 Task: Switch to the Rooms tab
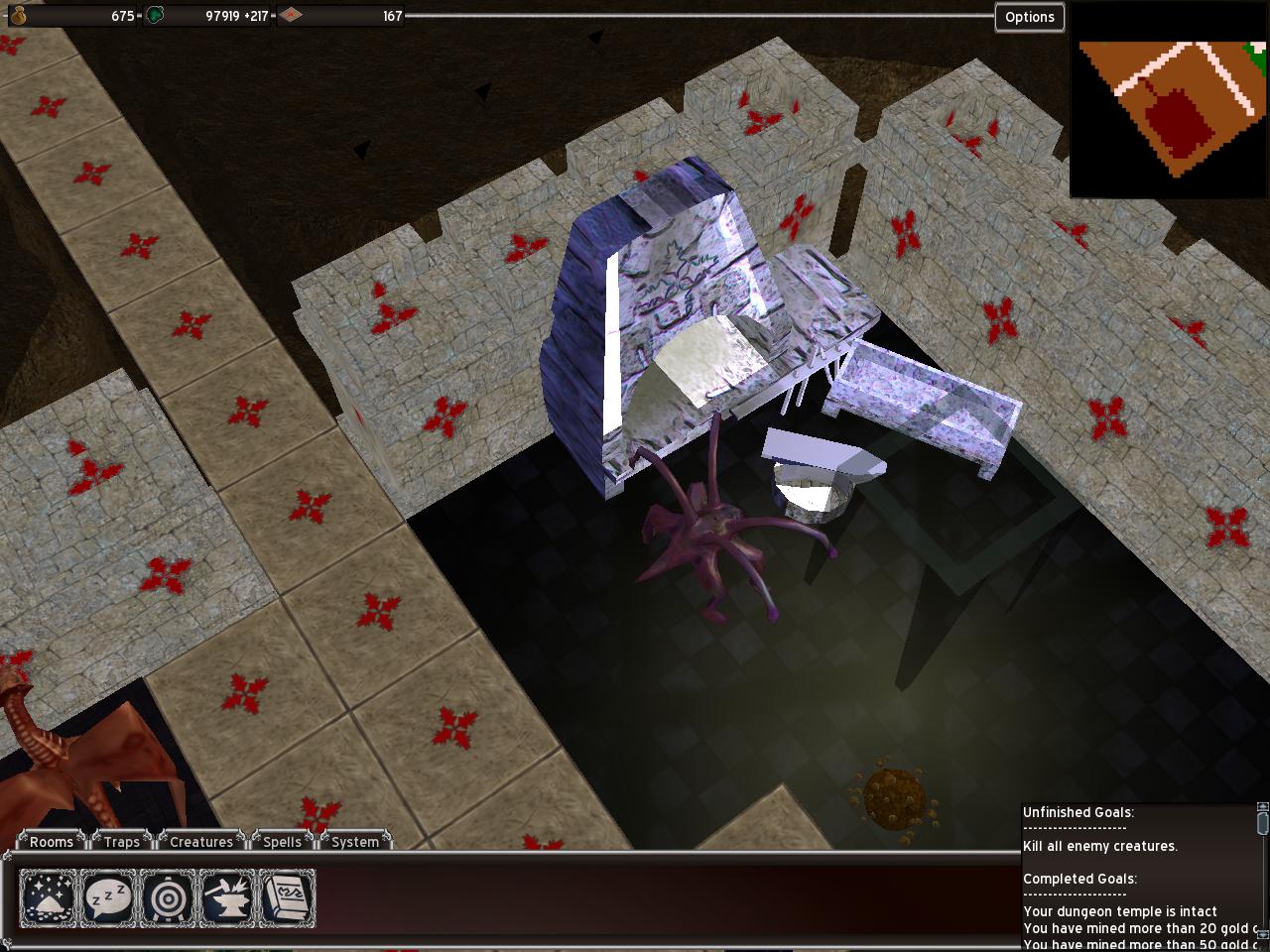coord(52,842)
